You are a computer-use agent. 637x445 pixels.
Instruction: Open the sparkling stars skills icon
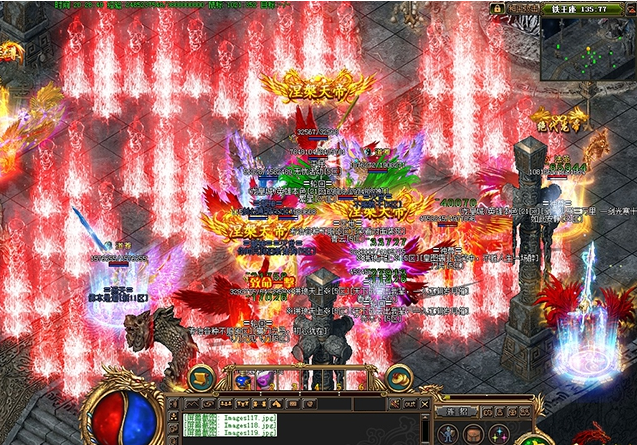pos(498,433)
